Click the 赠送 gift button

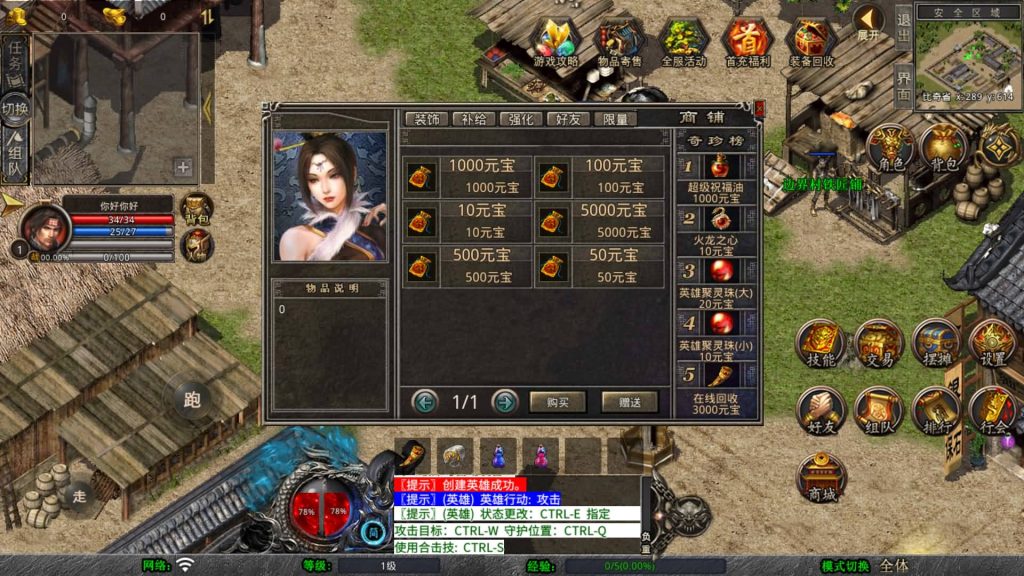tap(630, 402)
